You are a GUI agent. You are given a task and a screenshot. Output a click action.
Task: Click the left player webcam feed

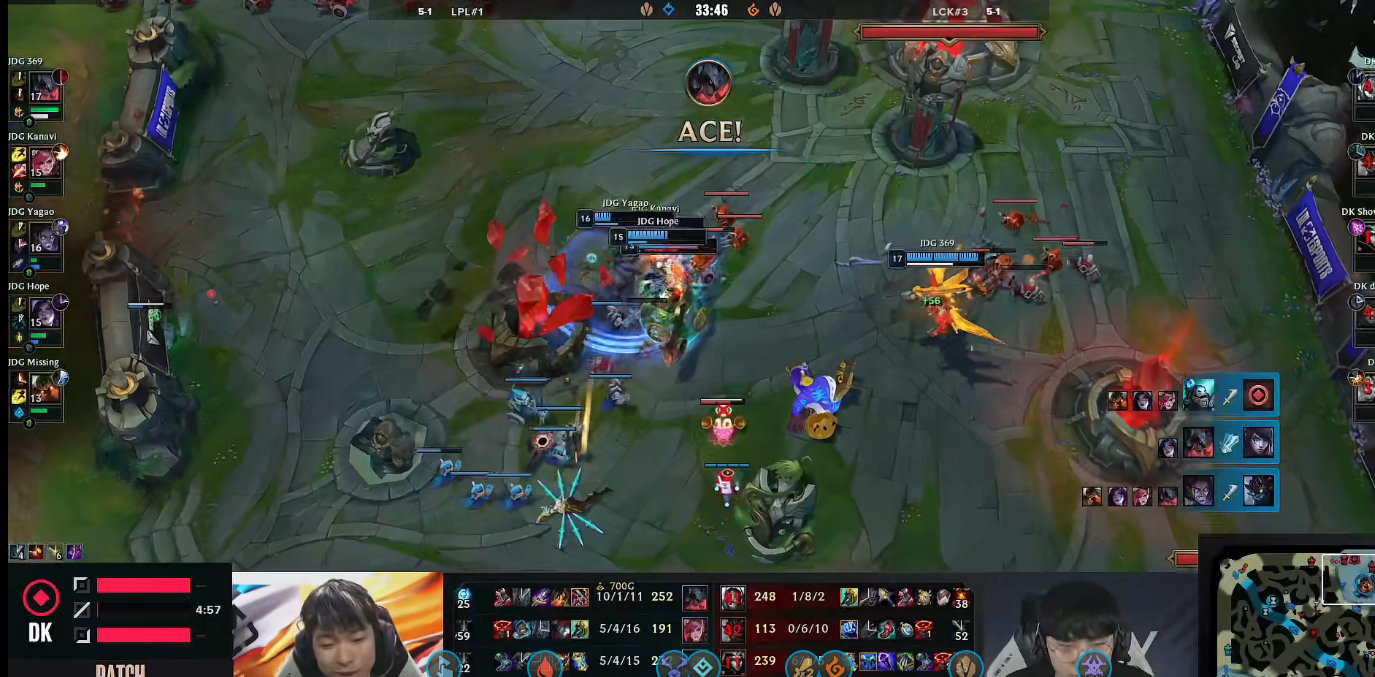click(337, 625)
